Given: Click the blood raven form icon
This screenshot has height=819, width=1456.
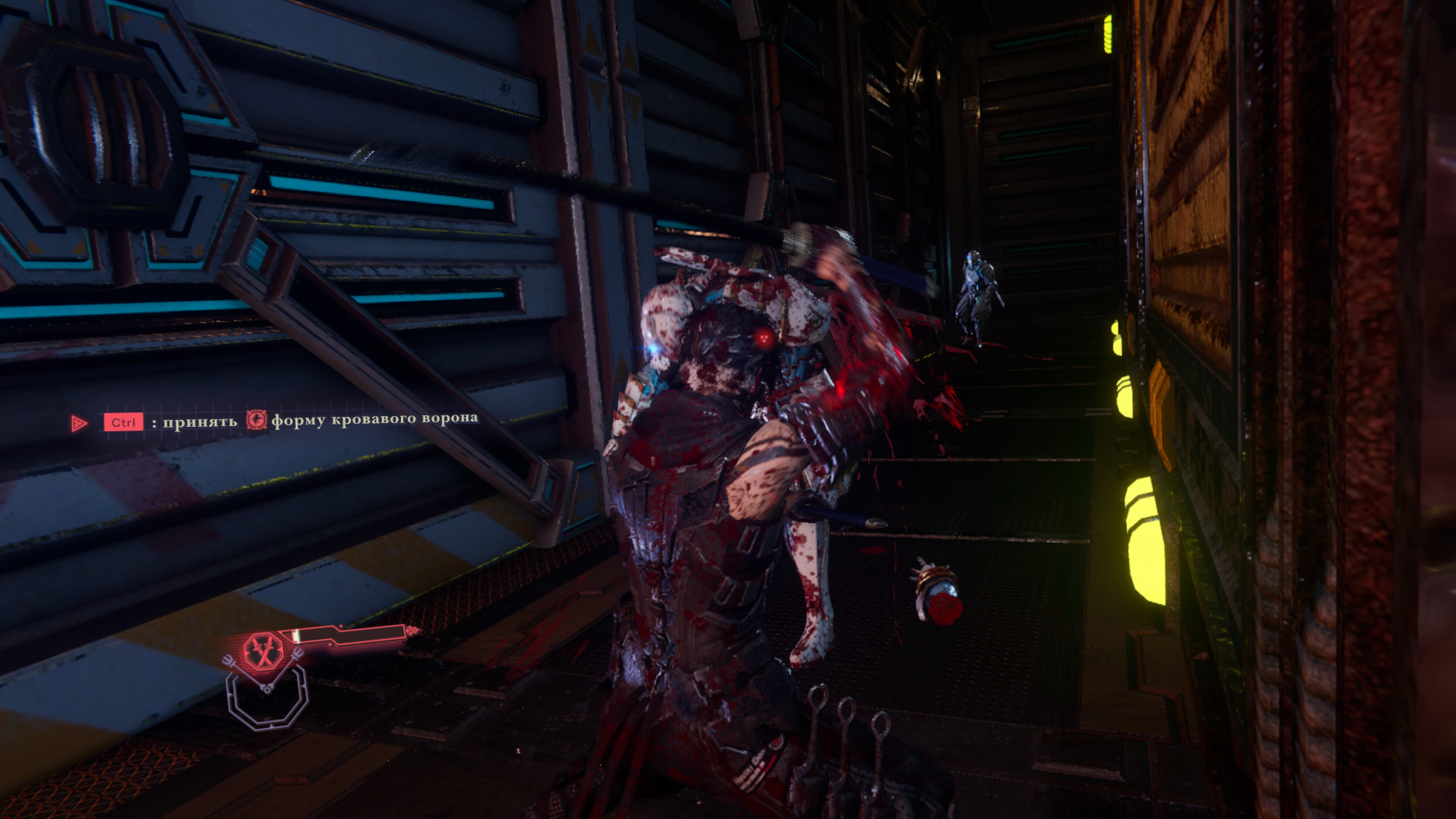Looking at the screenshot, I should click(256, 420).
